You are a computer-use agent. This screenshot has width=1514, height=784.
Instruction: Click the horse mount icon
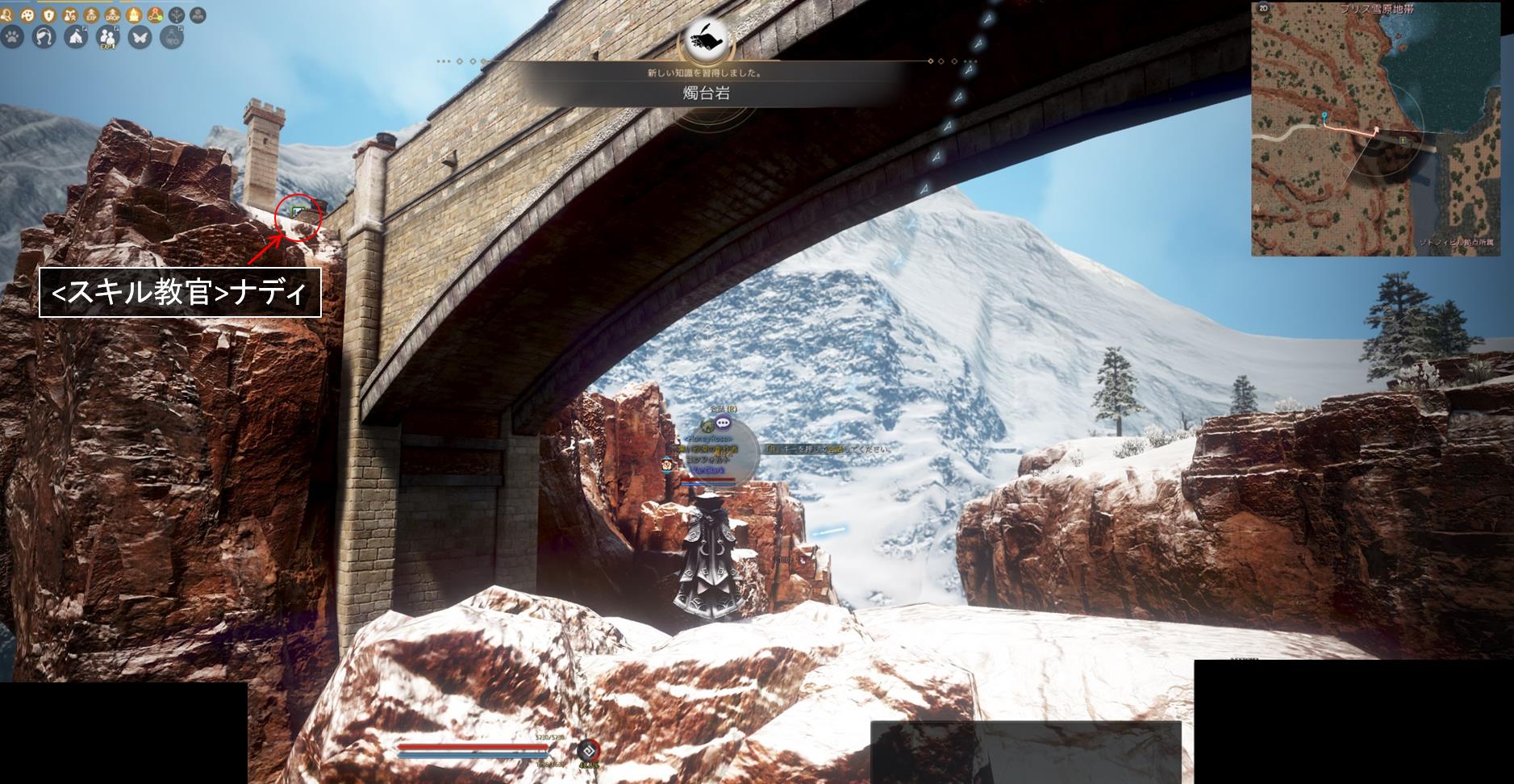point(44,36)
